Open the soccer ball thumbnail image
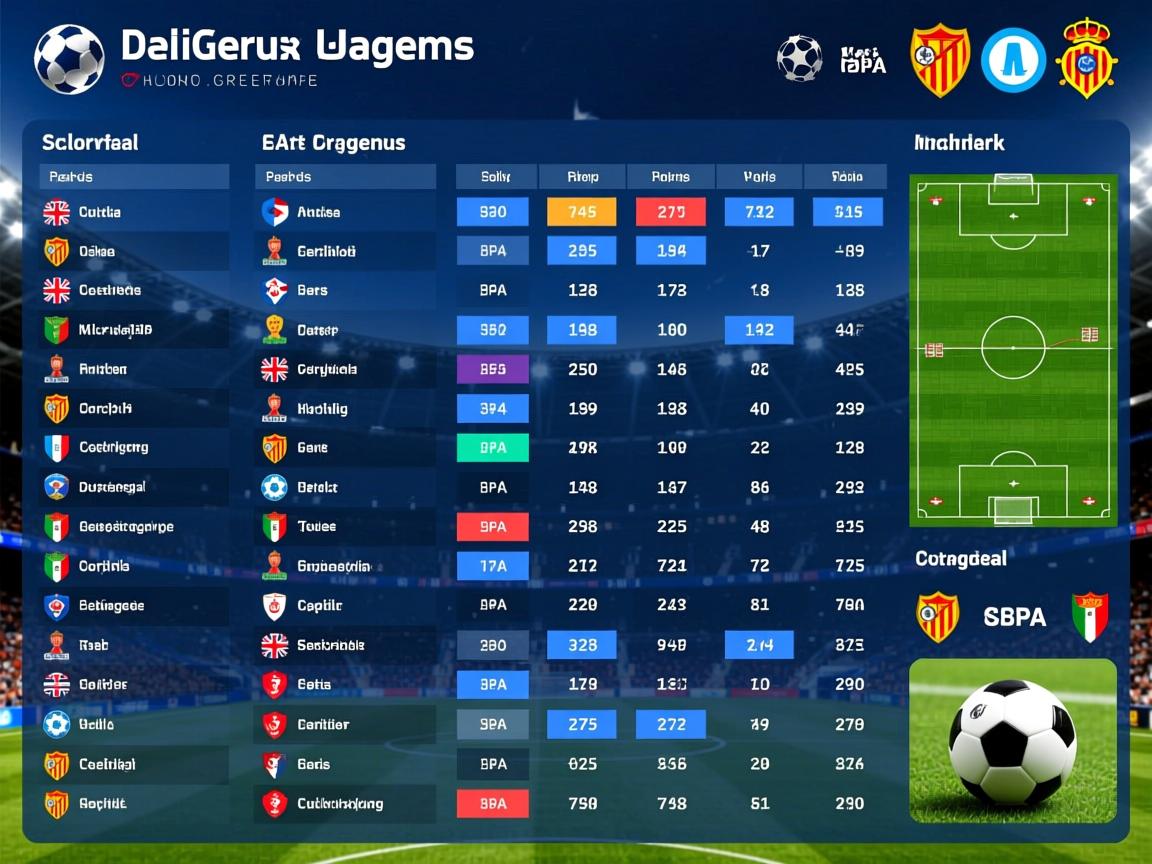 [1012, 740]
